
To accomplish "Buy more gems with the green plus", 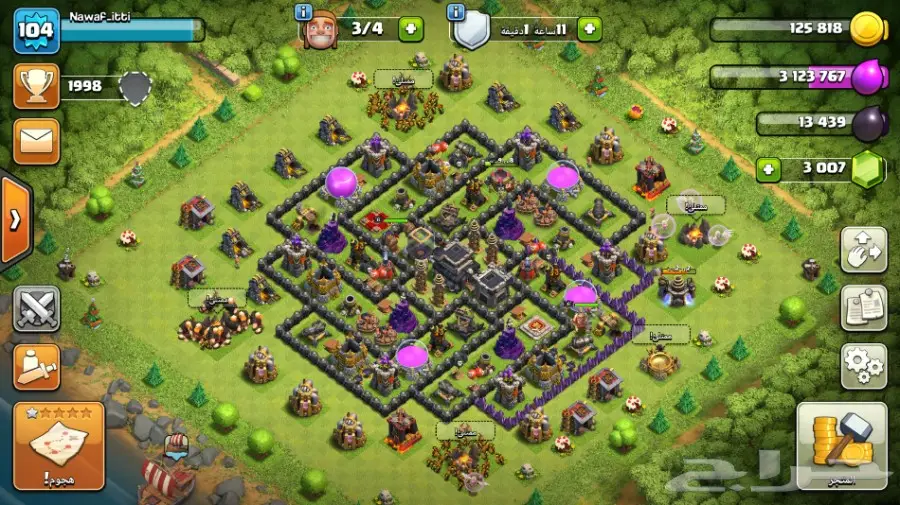I will click(769, 168).
